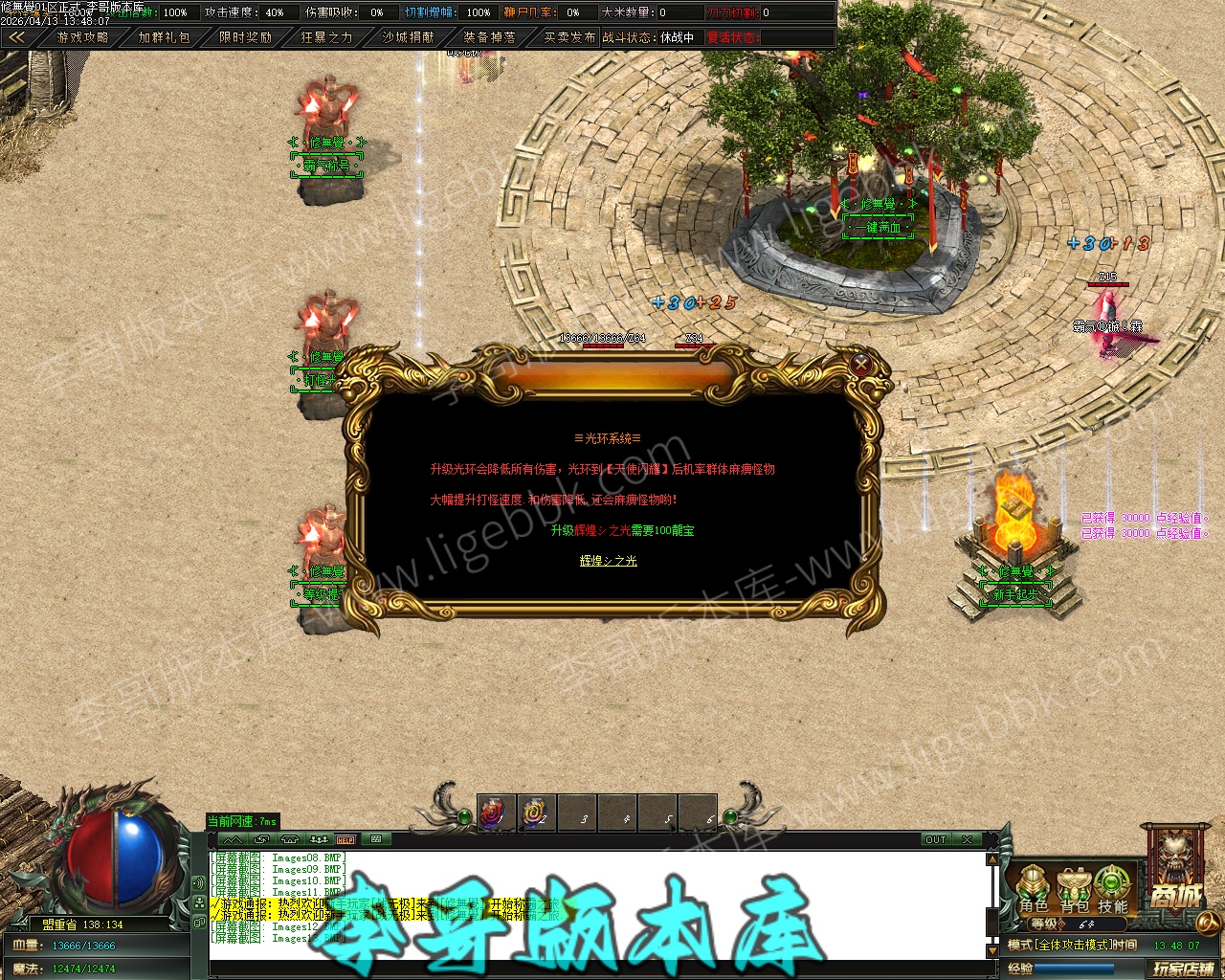Open the 买卖发布 menu
The height and width of the screenshot is (980, 1225).
coord(569,37)
